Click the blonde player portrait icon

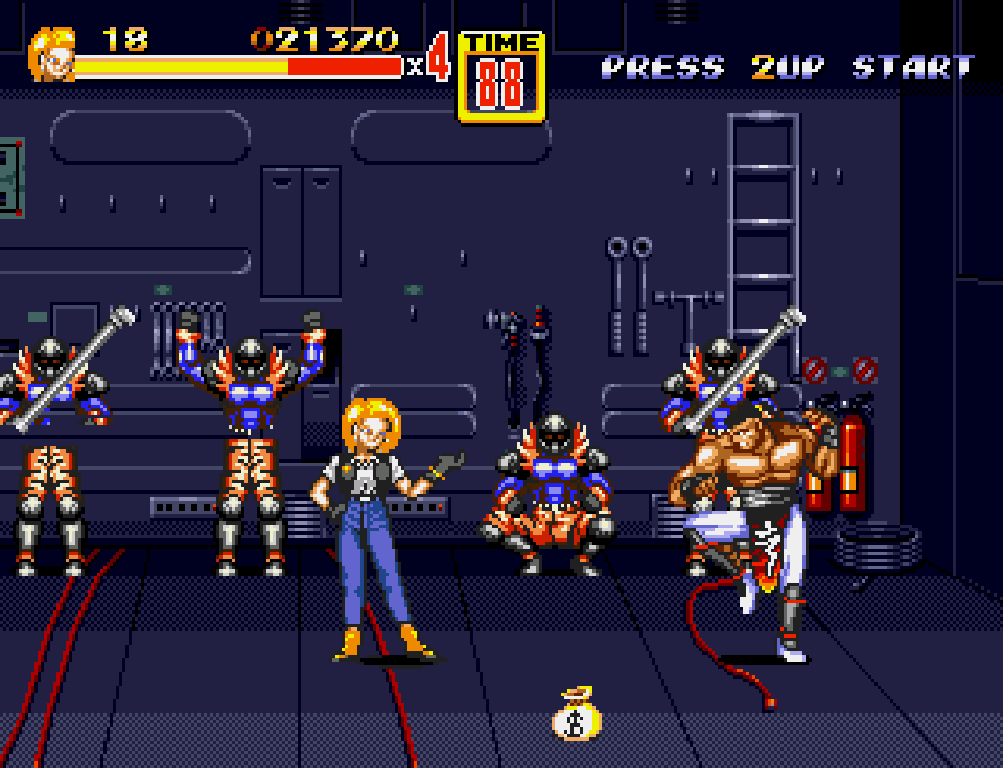click(51, 55)
